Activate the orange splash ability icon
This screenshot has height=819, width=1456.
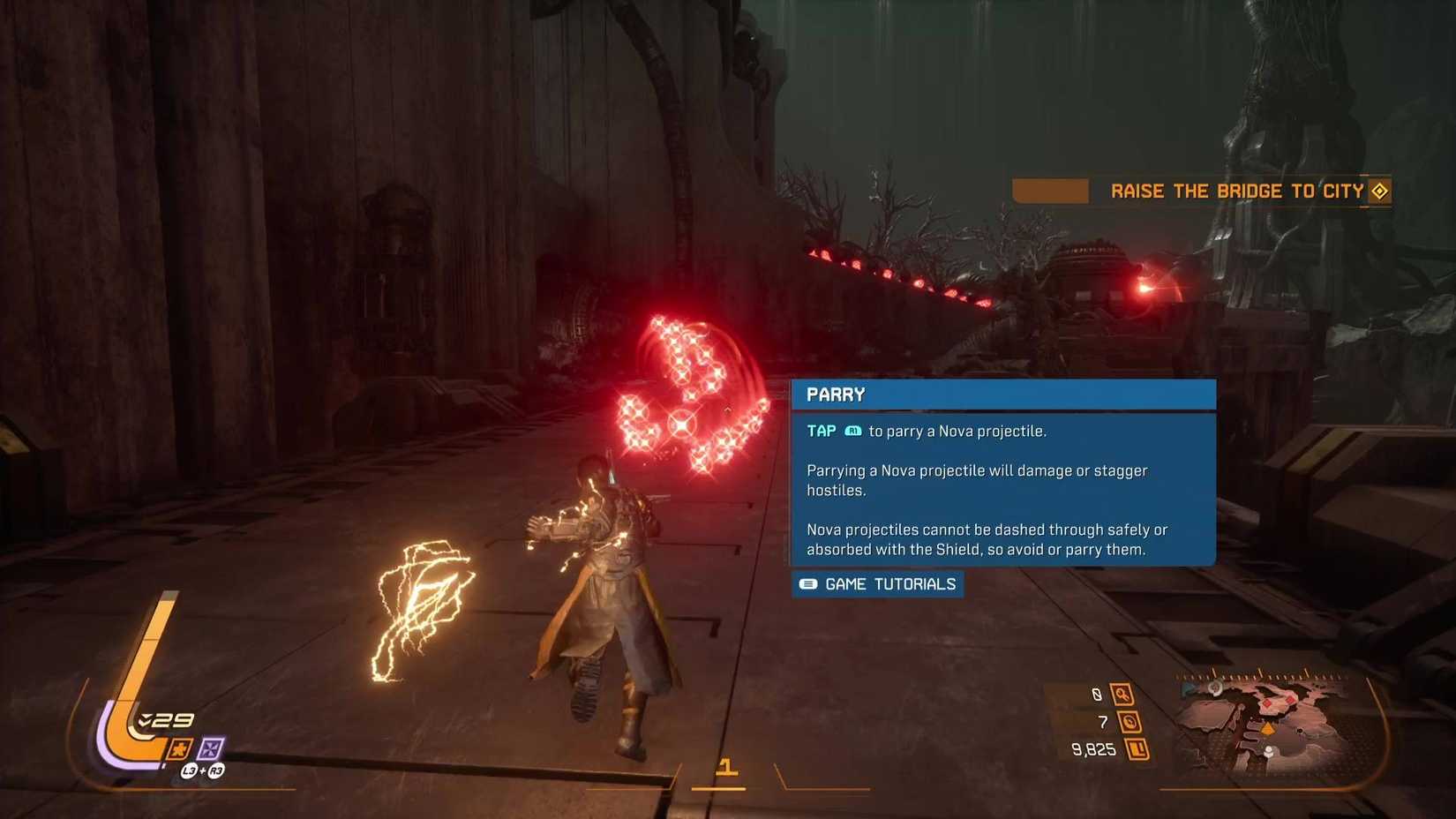coord(179,749)
